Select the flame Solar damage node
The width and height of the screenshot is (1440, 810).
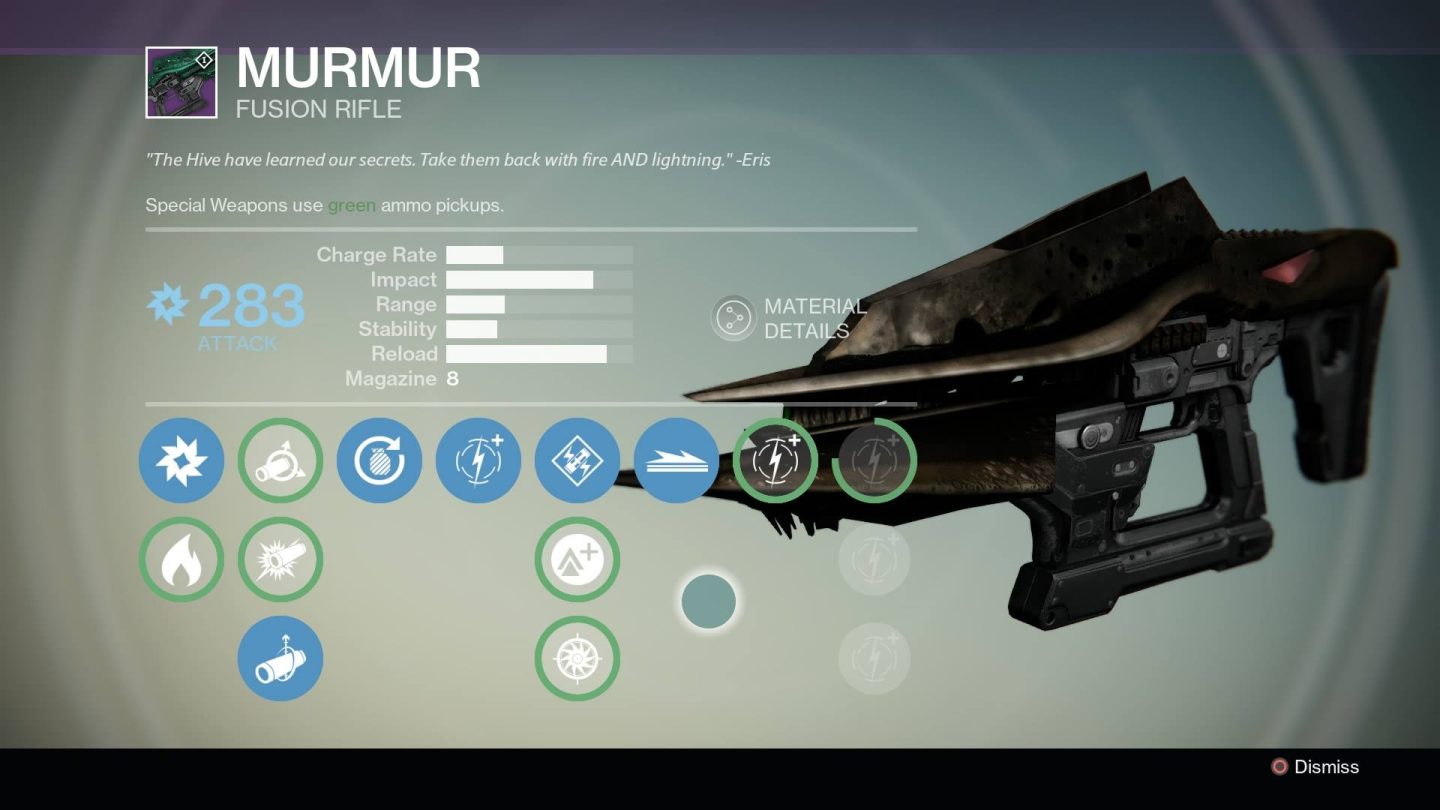(x=181, y=559)
